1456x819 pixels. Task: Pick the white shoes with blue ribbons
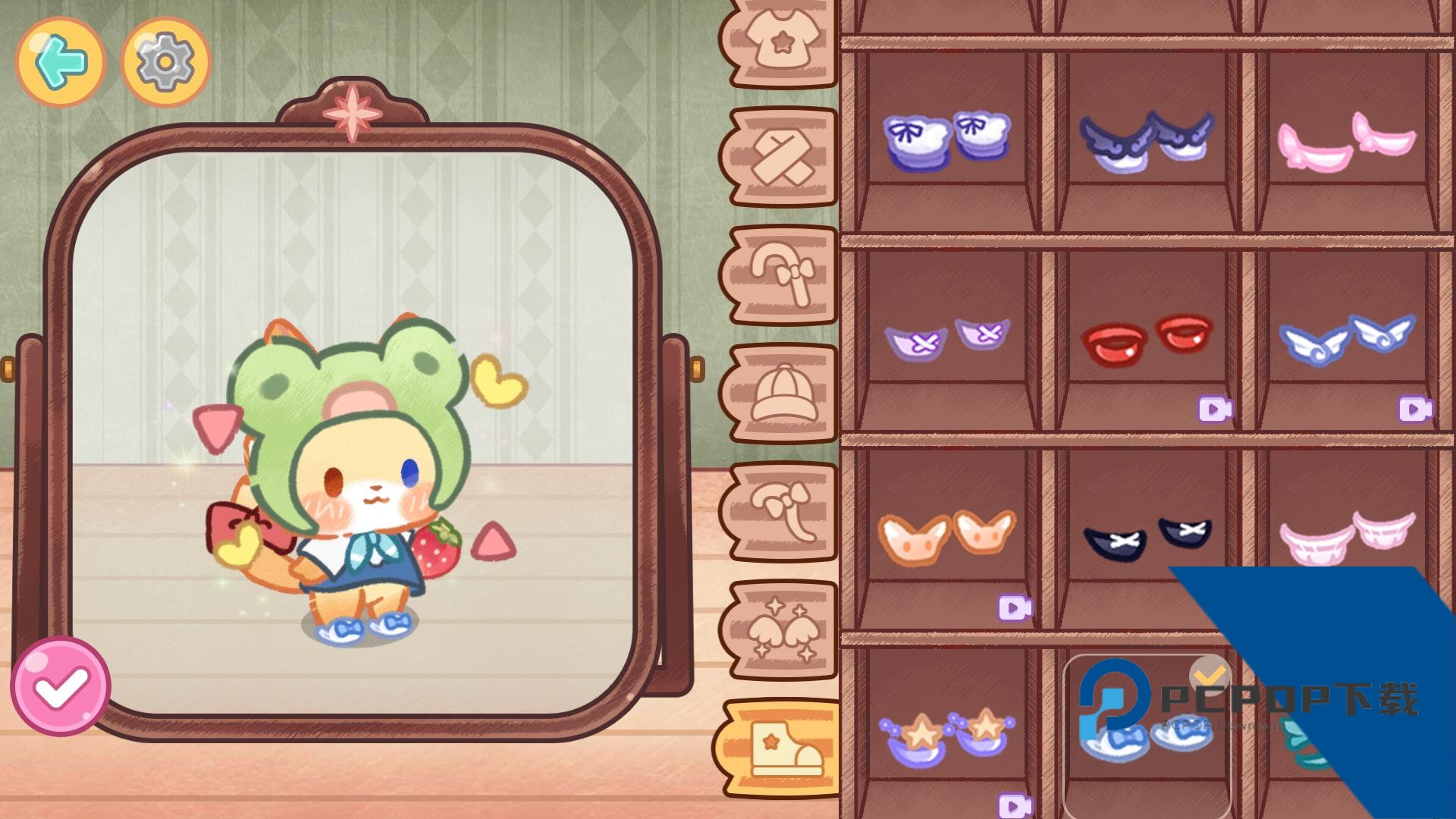(946, 140)
